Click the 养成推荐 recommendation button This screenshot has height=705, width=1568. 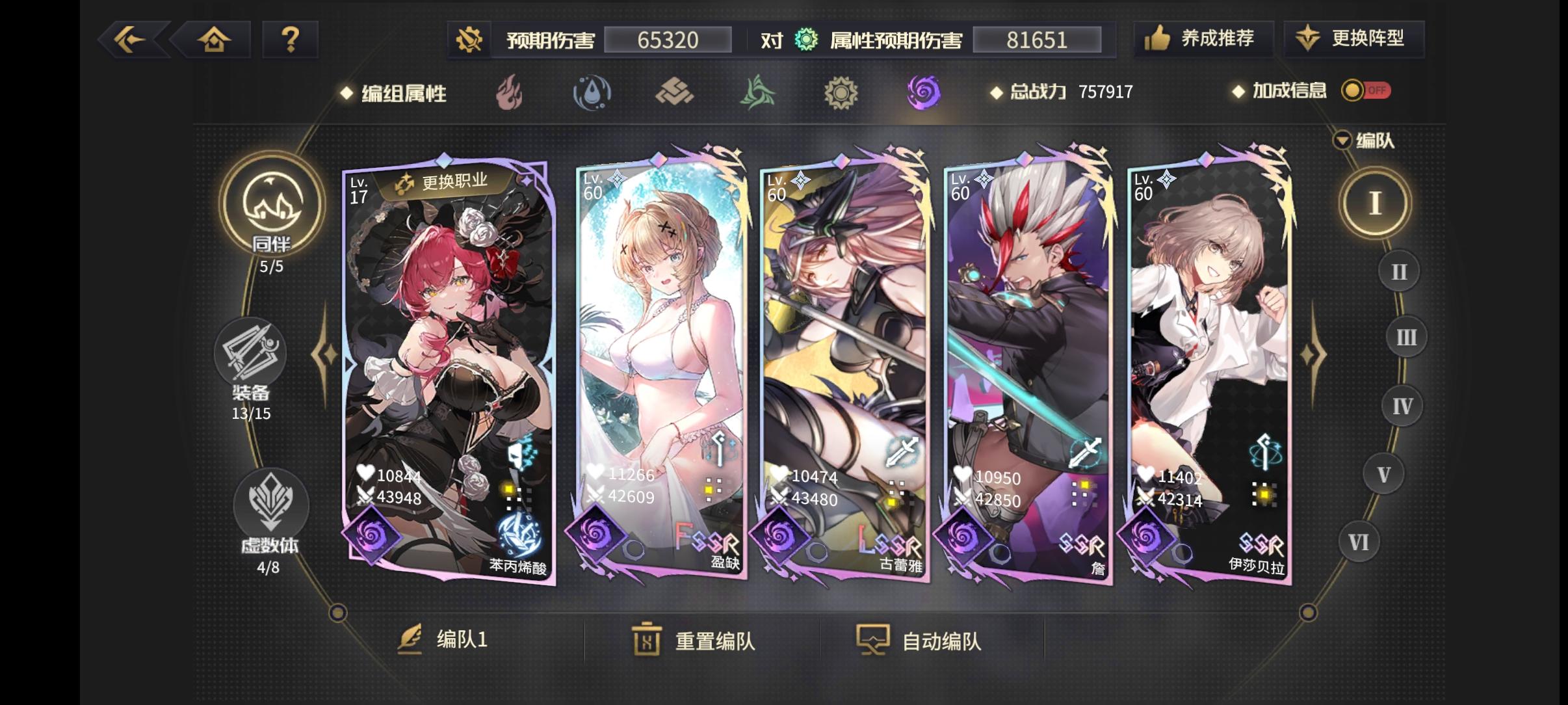[x=1203, y=39]
